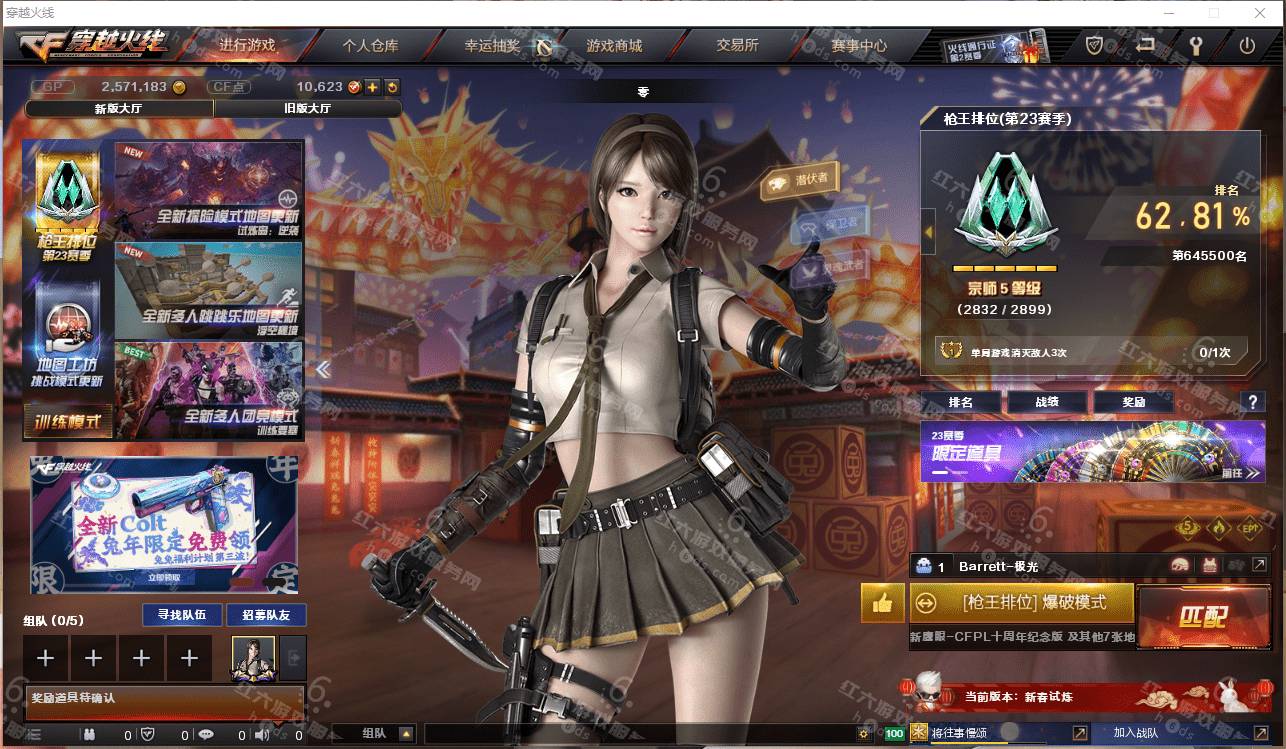View 战绩 match record tab
The width and height of the screenshot is (1286, 749).
[x=1046, y=402]
